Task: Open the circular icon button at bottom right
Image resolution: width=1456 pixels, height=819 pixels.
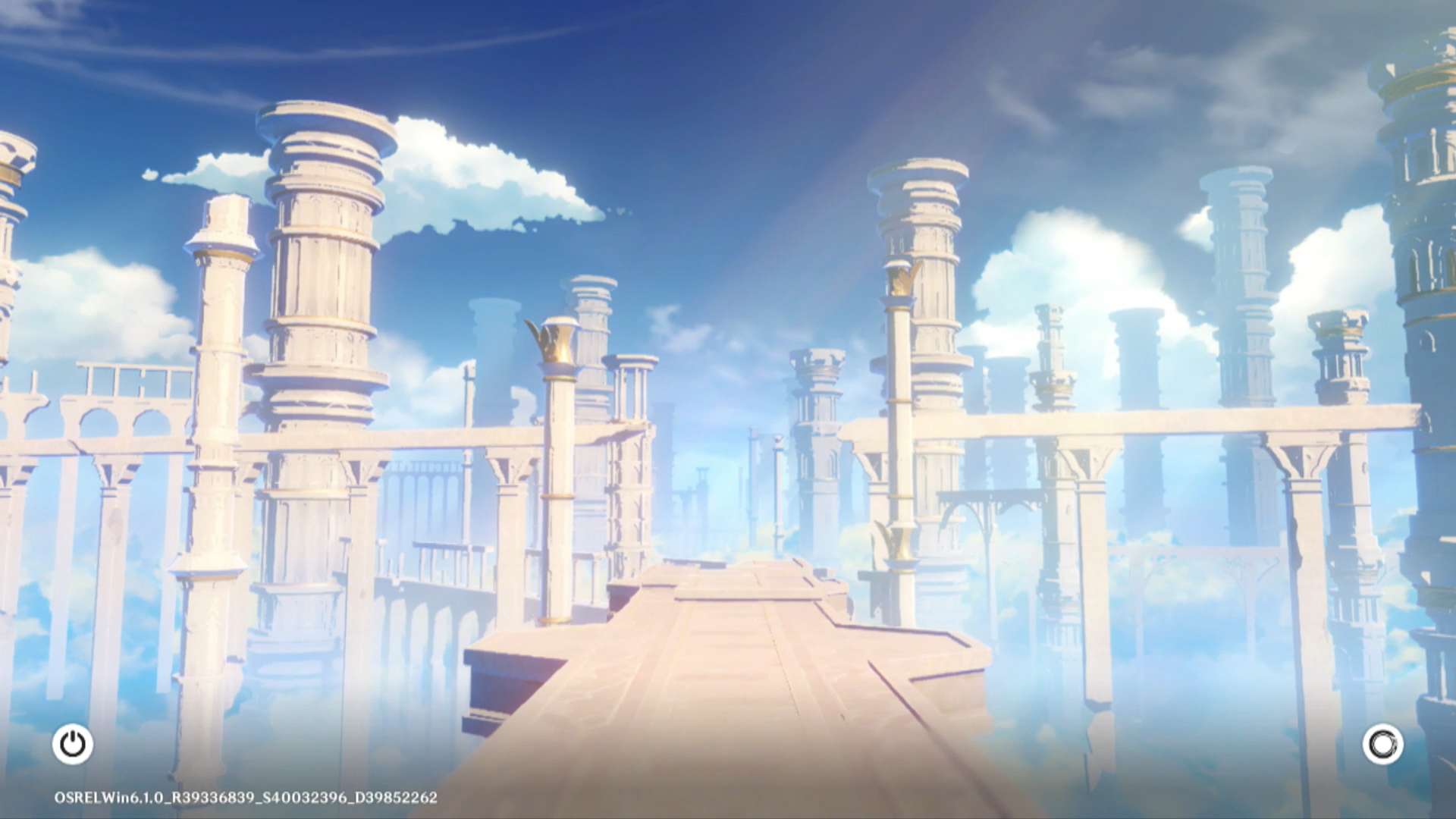Action: pyautogui.click(x=1382, y=744)
